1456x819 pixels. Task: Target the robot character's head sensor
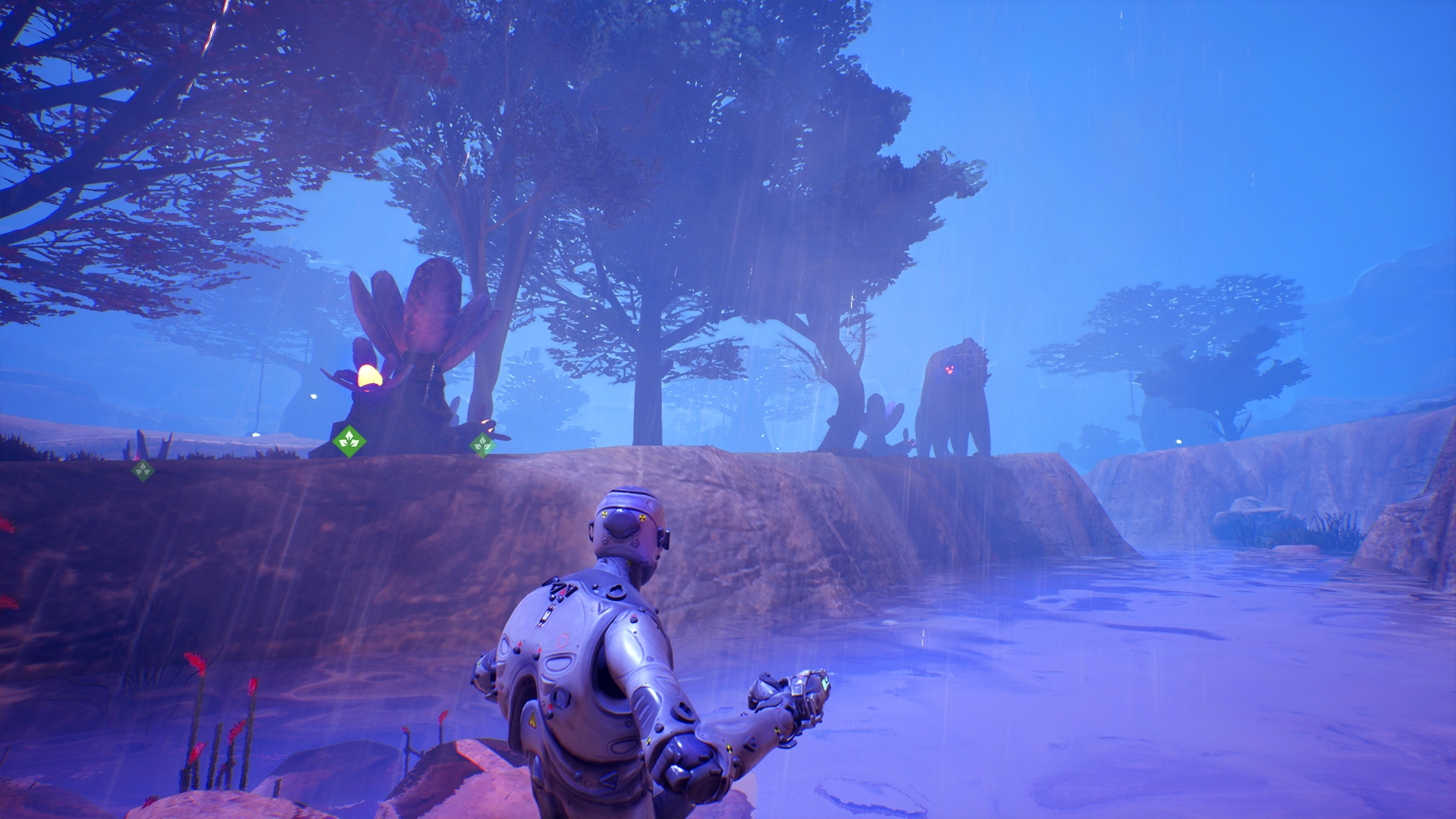point(622,525)
